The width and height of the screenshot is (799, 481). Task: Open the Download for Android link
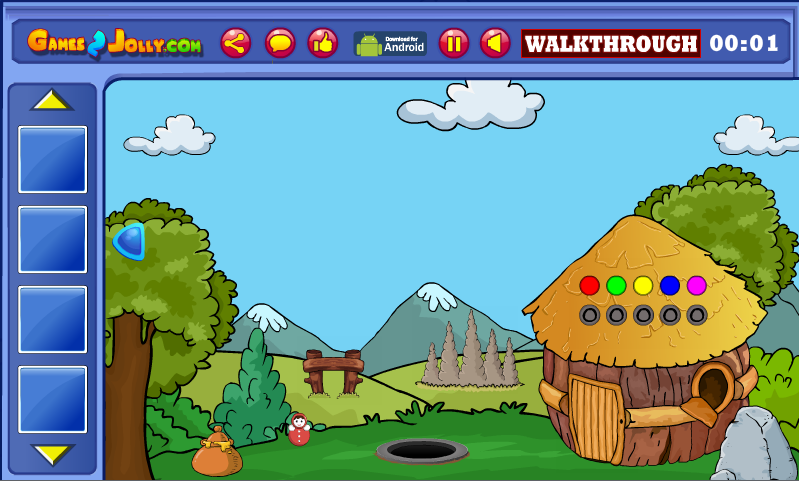(390, 43)
